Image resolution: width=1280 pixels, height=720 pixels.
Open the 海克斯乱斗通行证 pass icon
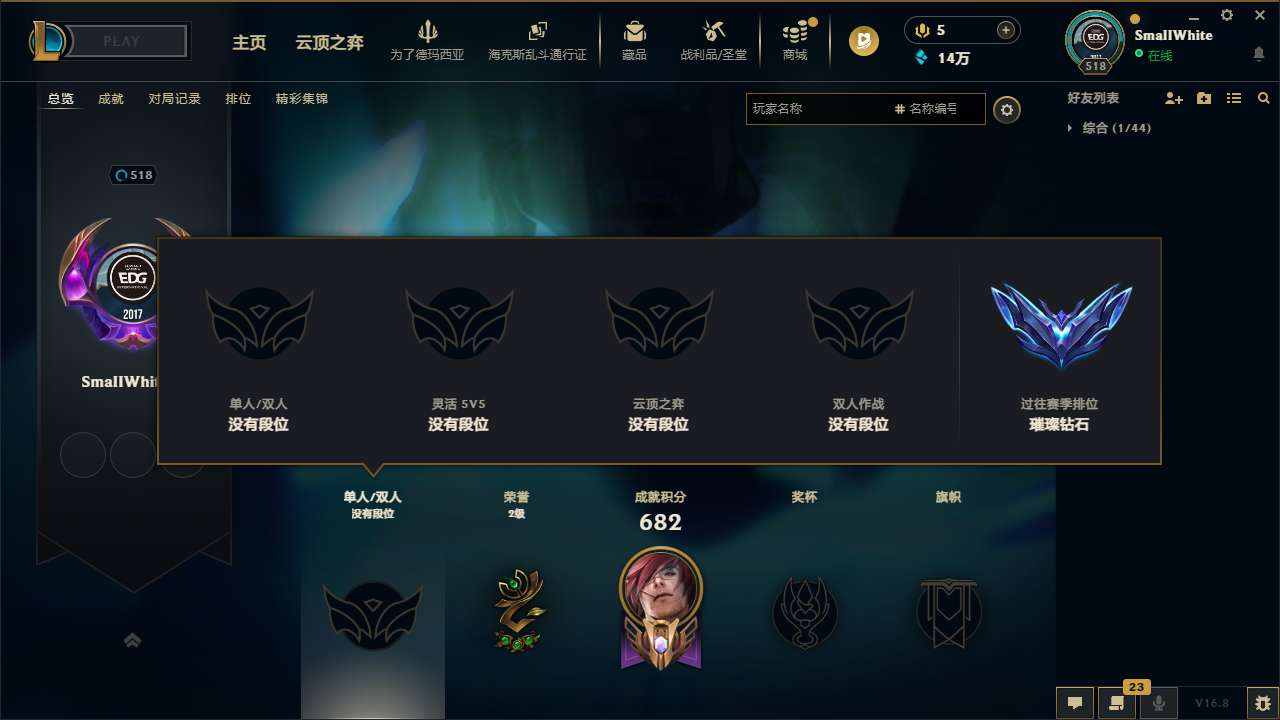tap(537, 31)
